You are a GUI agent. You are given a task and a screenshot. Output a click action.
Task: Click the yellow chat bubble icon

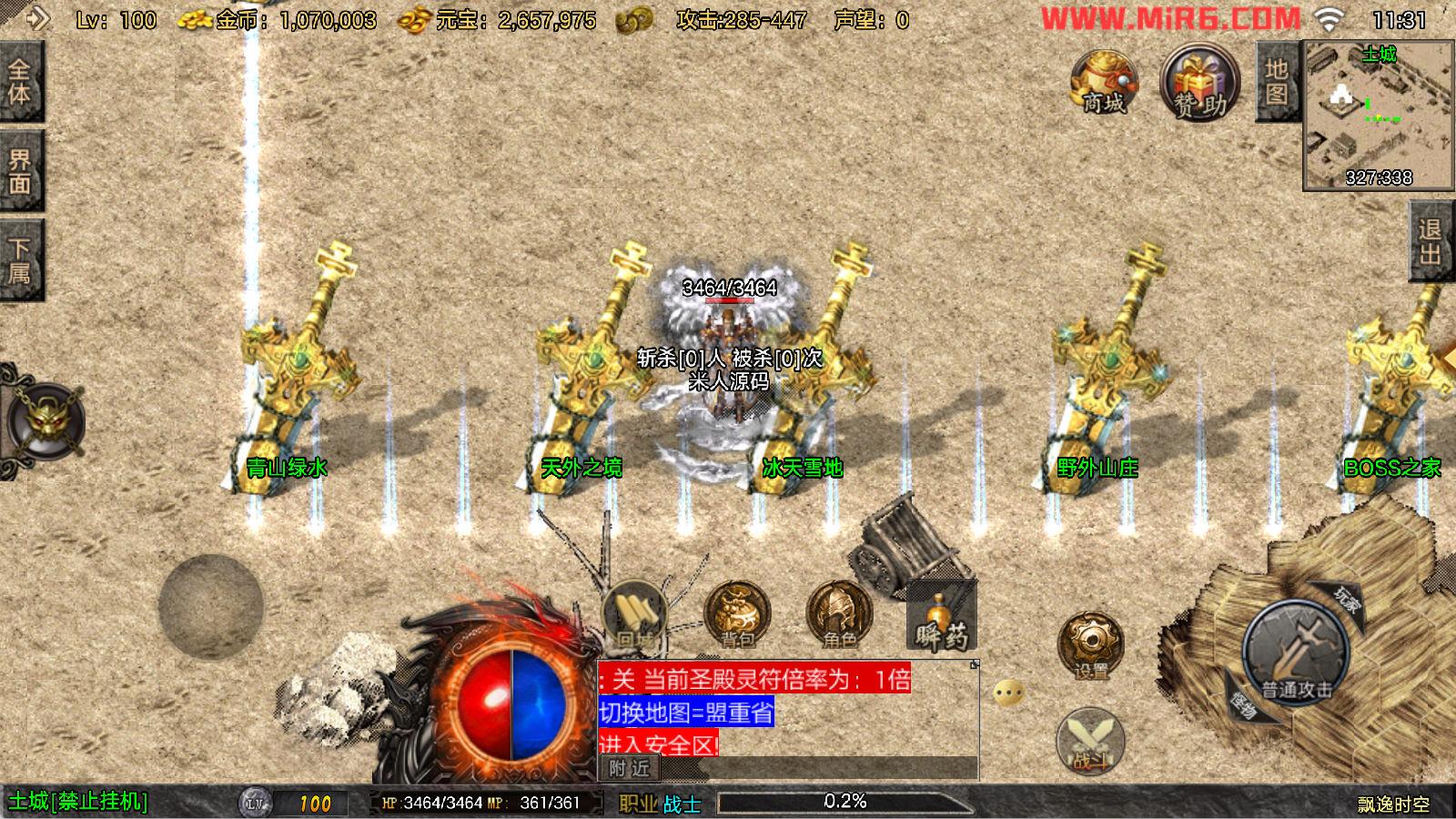point(1008,693)
